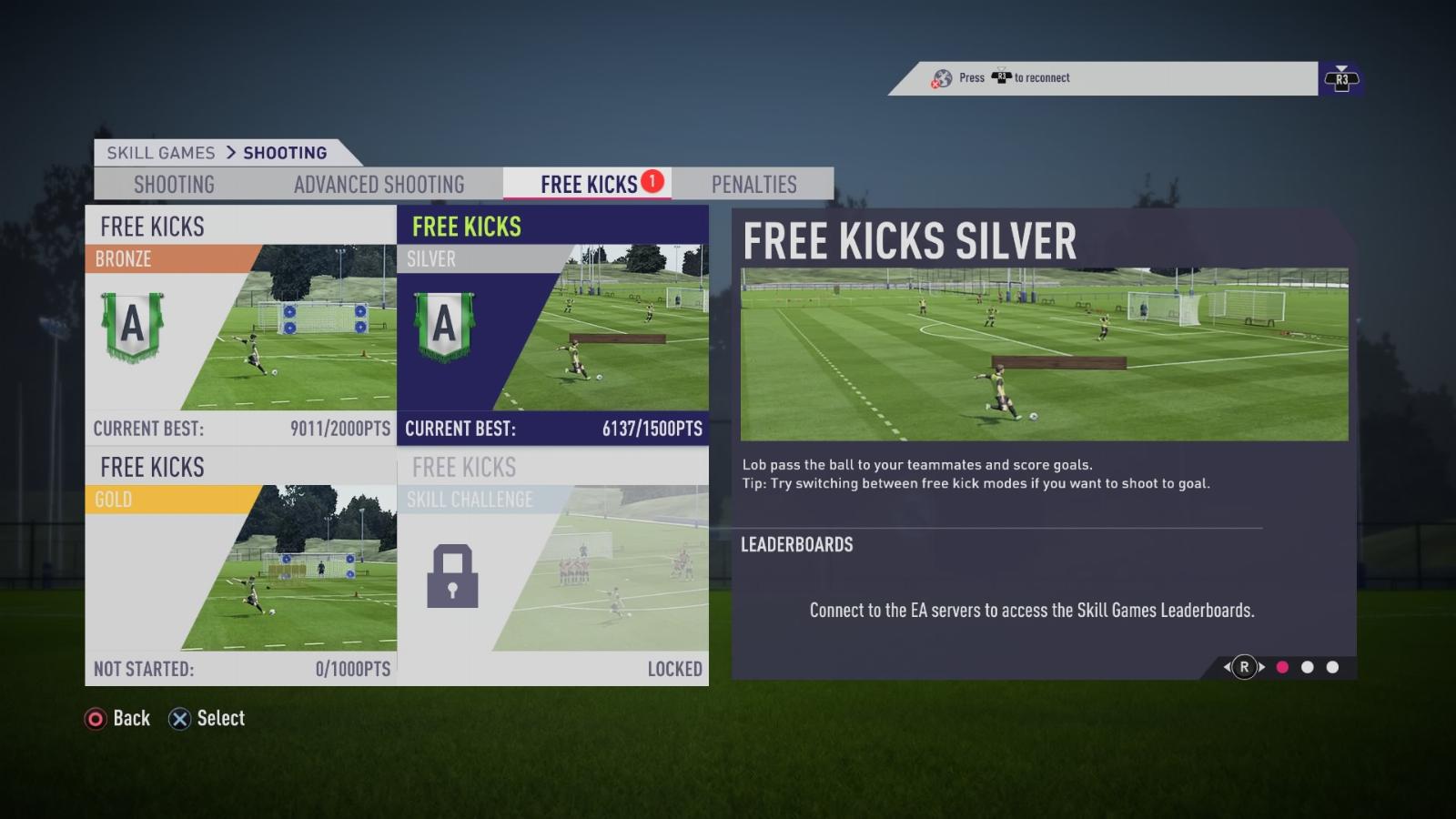
Task: Select the Free Kicks tab
Action: 589,185
